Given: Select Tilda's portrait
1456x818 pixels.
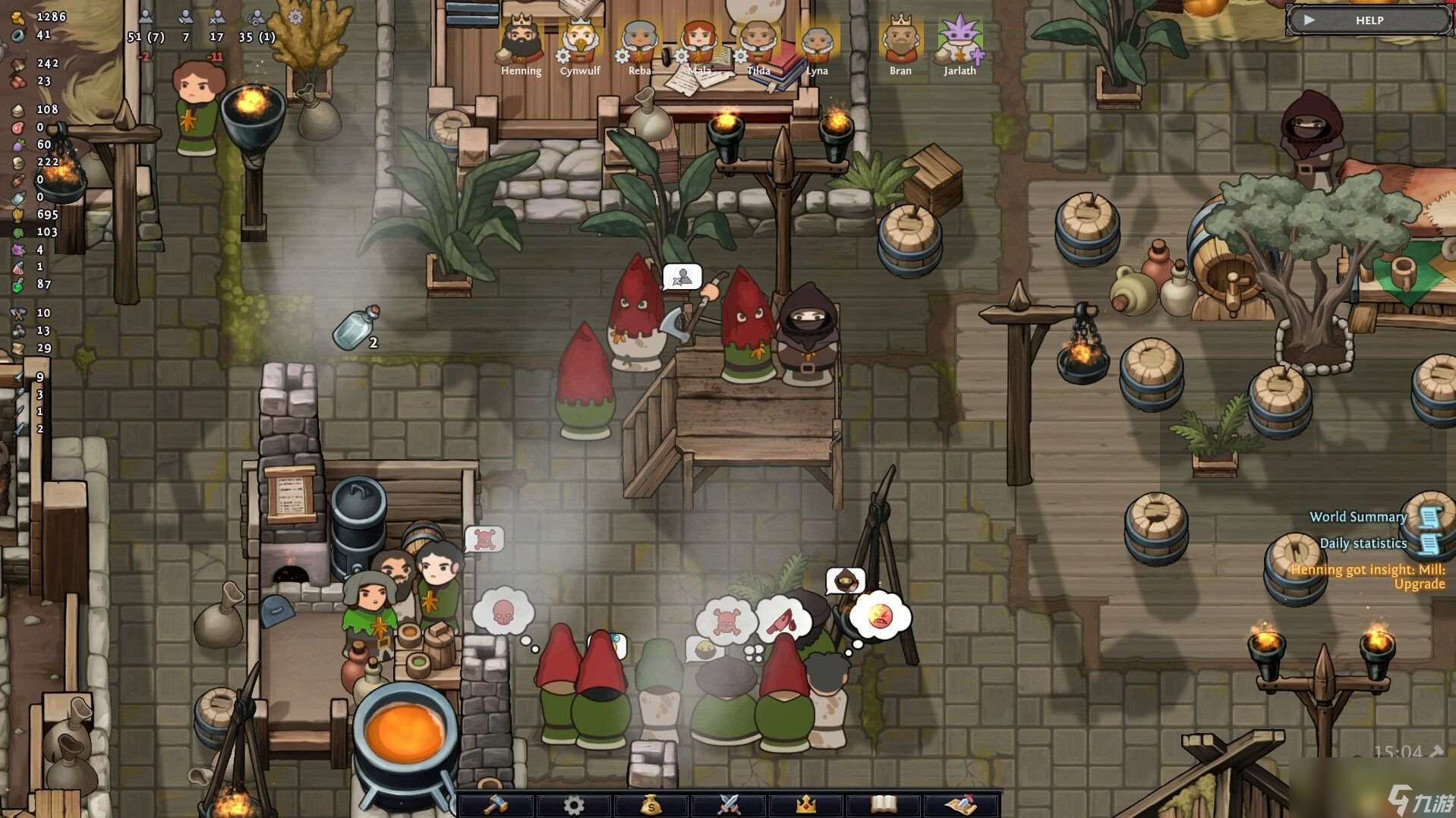Looking at the screenshot, I should click(x=758, y=41).
